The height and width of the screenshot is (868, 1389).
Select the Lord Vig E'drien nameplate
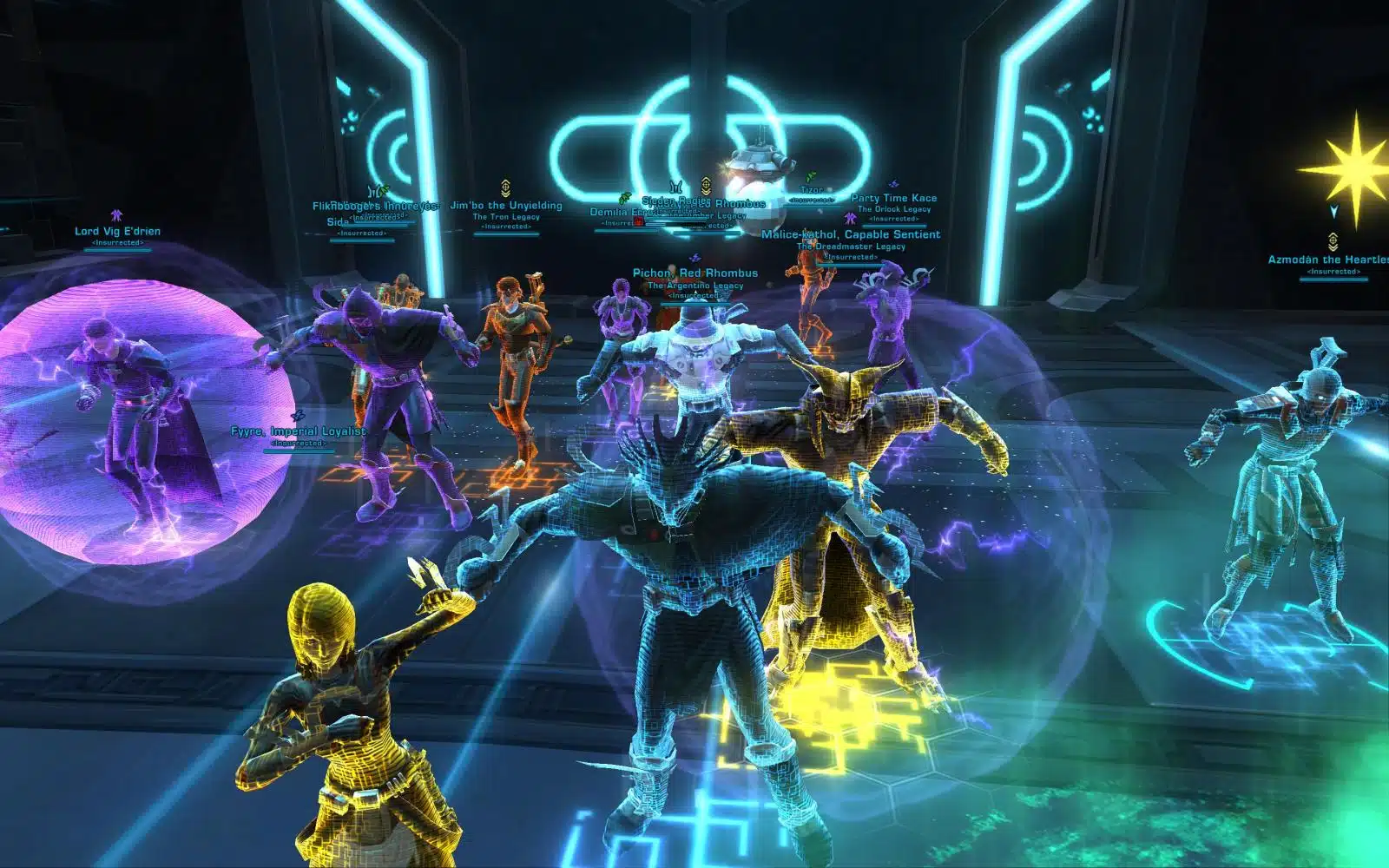click(x=117, y=231)
